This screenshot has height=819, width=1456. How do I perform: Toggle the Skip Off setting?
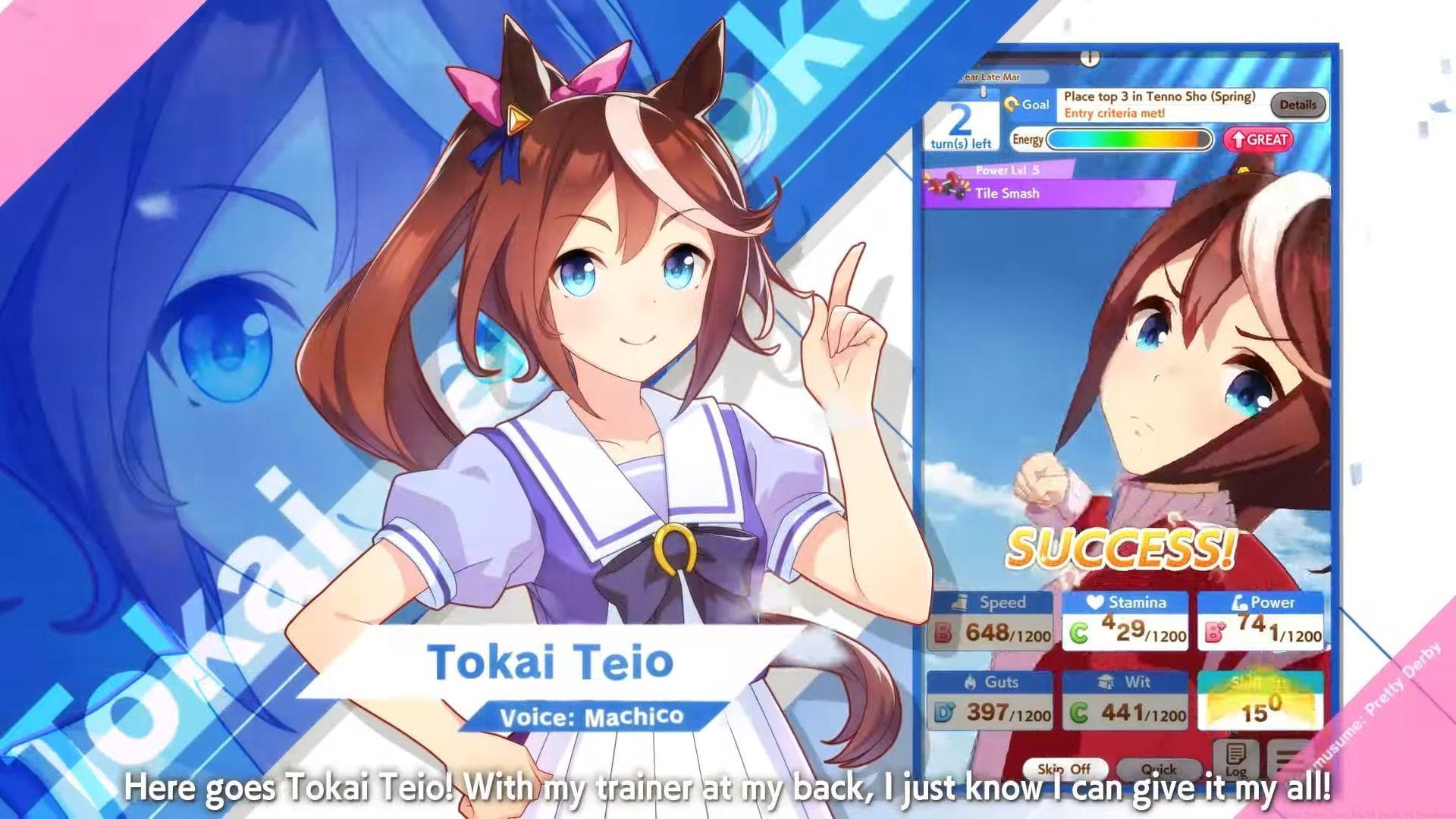pos(1065,768)
